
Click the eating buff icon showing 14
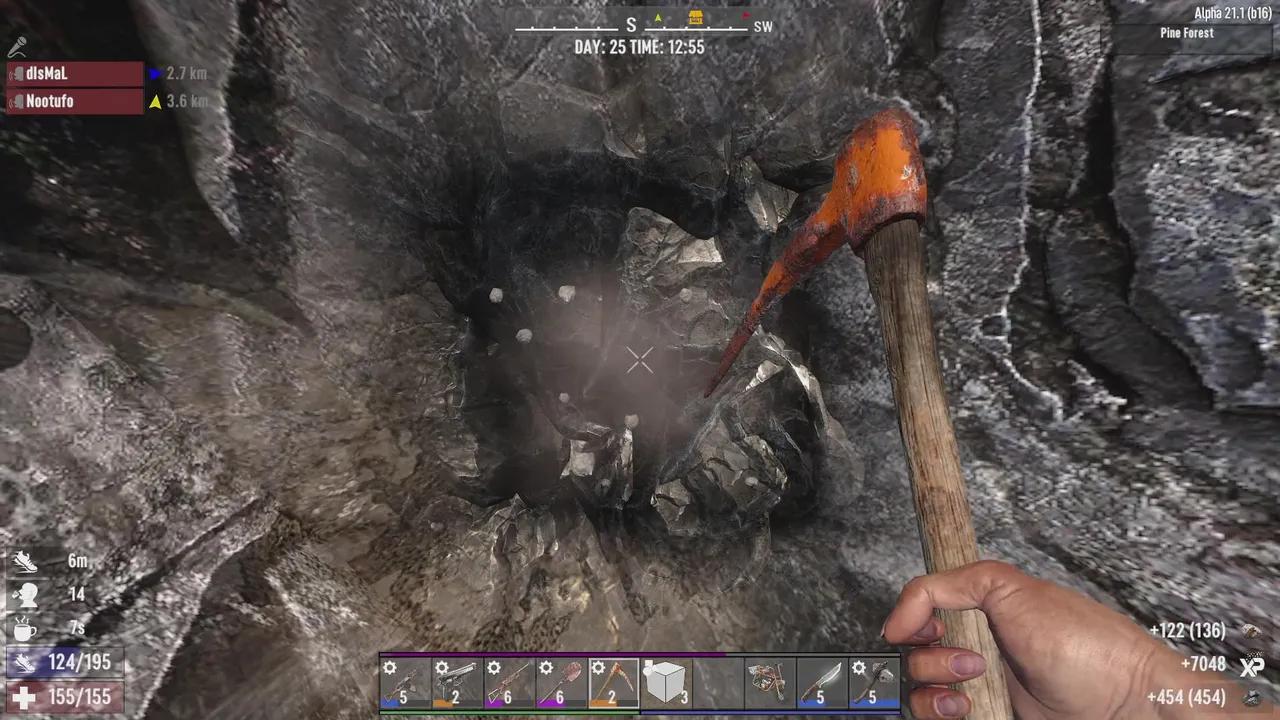coord(26,594)
